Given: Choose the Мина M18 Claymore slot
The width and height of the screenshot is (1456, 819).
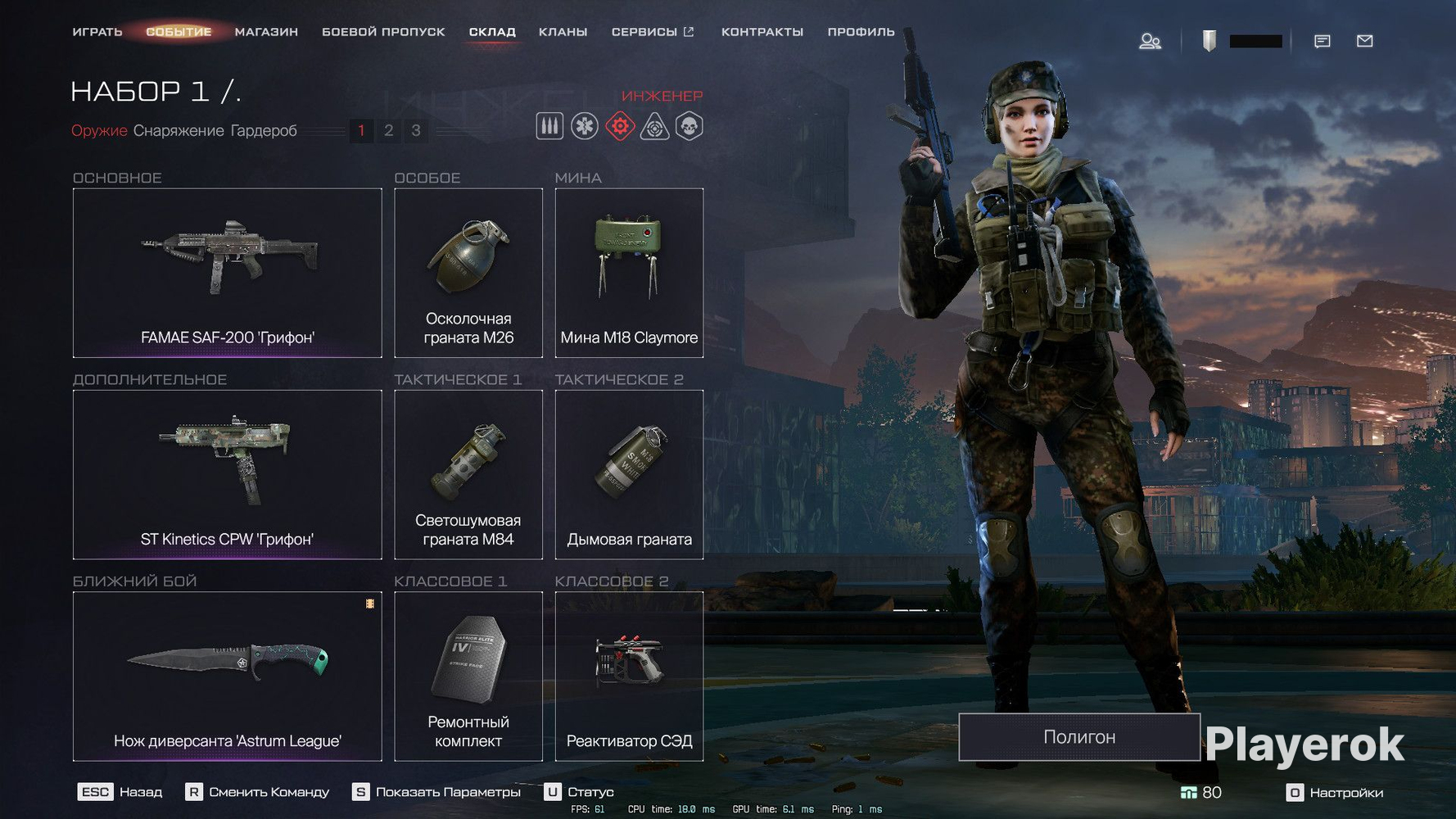Looking at the screenshot, I should [629, 273].
